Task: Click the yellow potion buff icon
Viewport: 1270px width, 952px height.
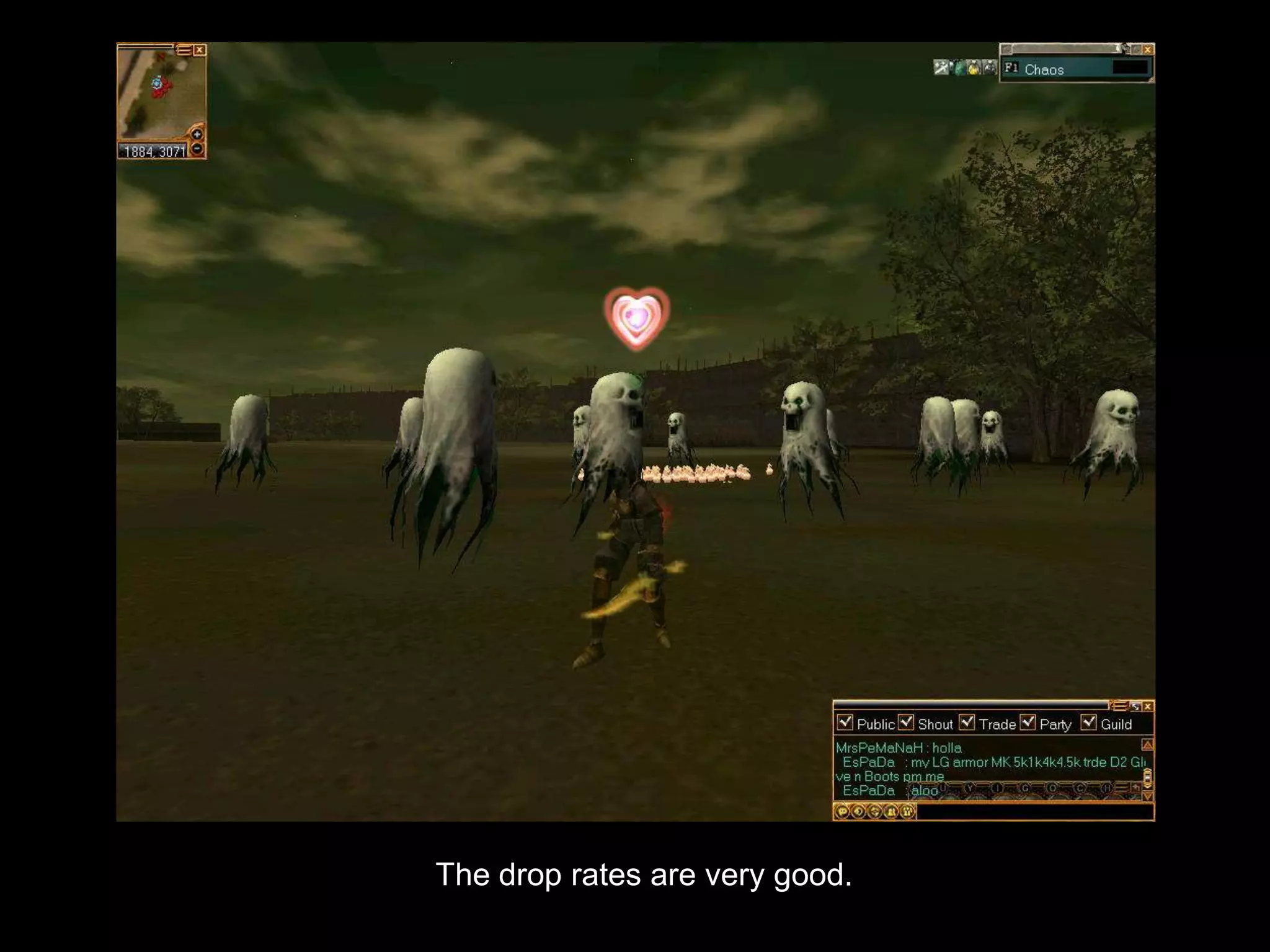Action: (974, 68)
